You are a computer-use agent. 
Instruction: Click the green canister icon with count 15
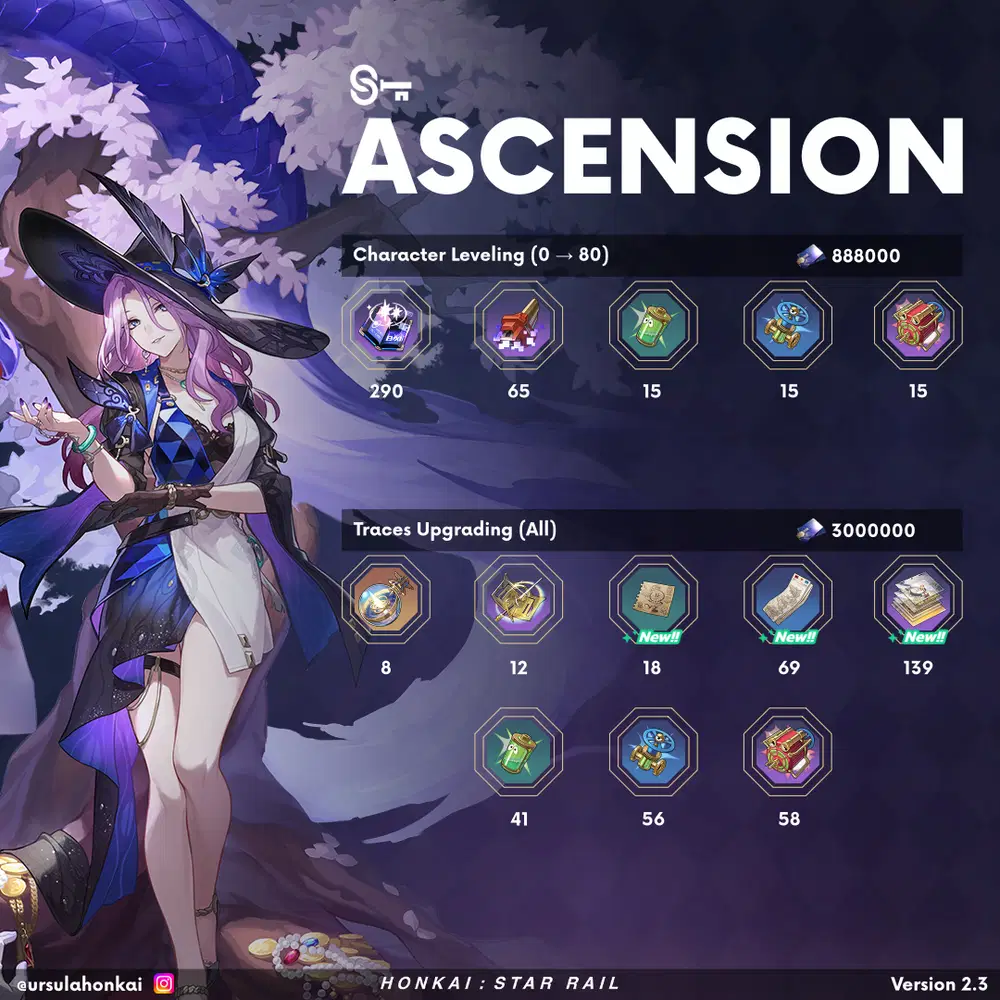pos(652,326)
